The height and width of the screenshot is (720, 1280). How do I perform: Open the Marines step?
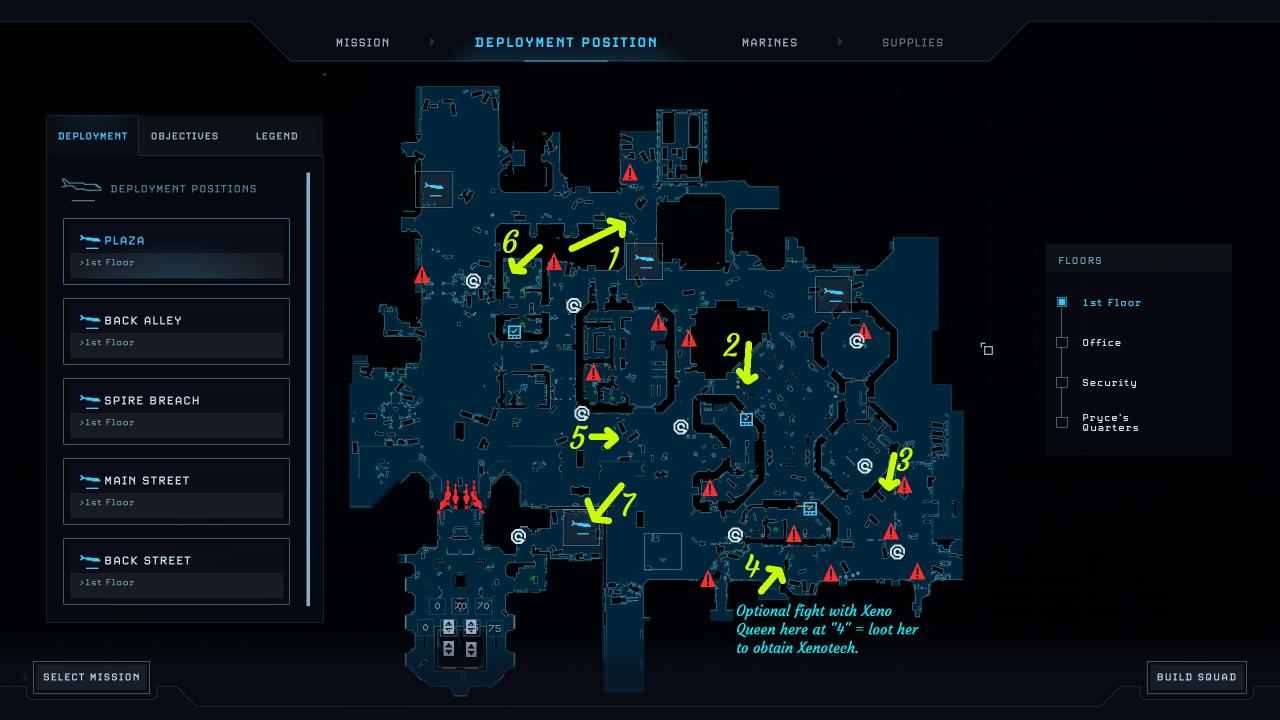[769, 43]
